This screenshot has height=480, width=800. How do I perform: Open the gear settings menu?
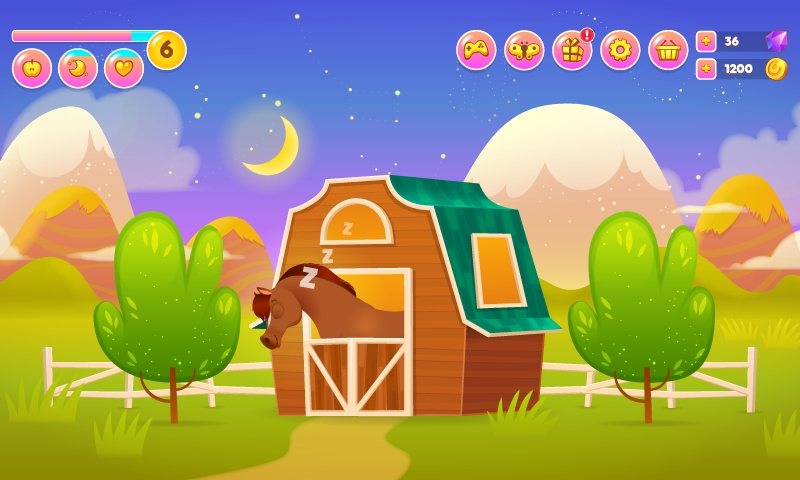pos(620,50)
